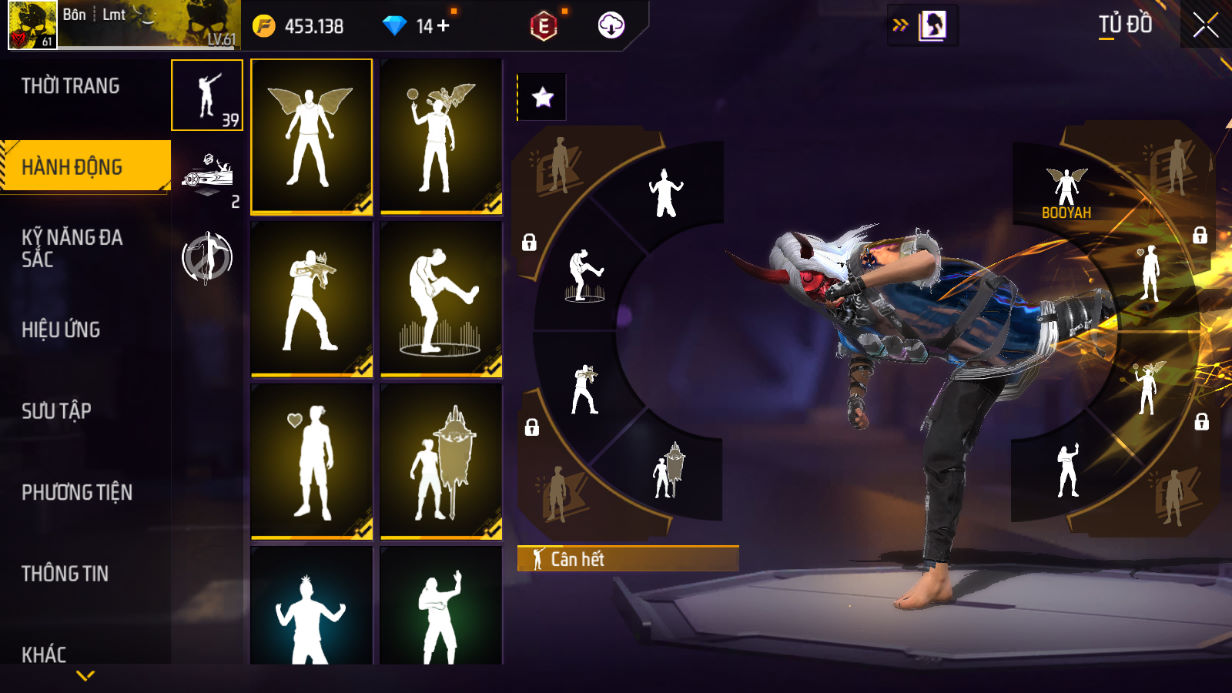Open the player profile avatar
Screen dimensions: 1232x693
(30, 25)
